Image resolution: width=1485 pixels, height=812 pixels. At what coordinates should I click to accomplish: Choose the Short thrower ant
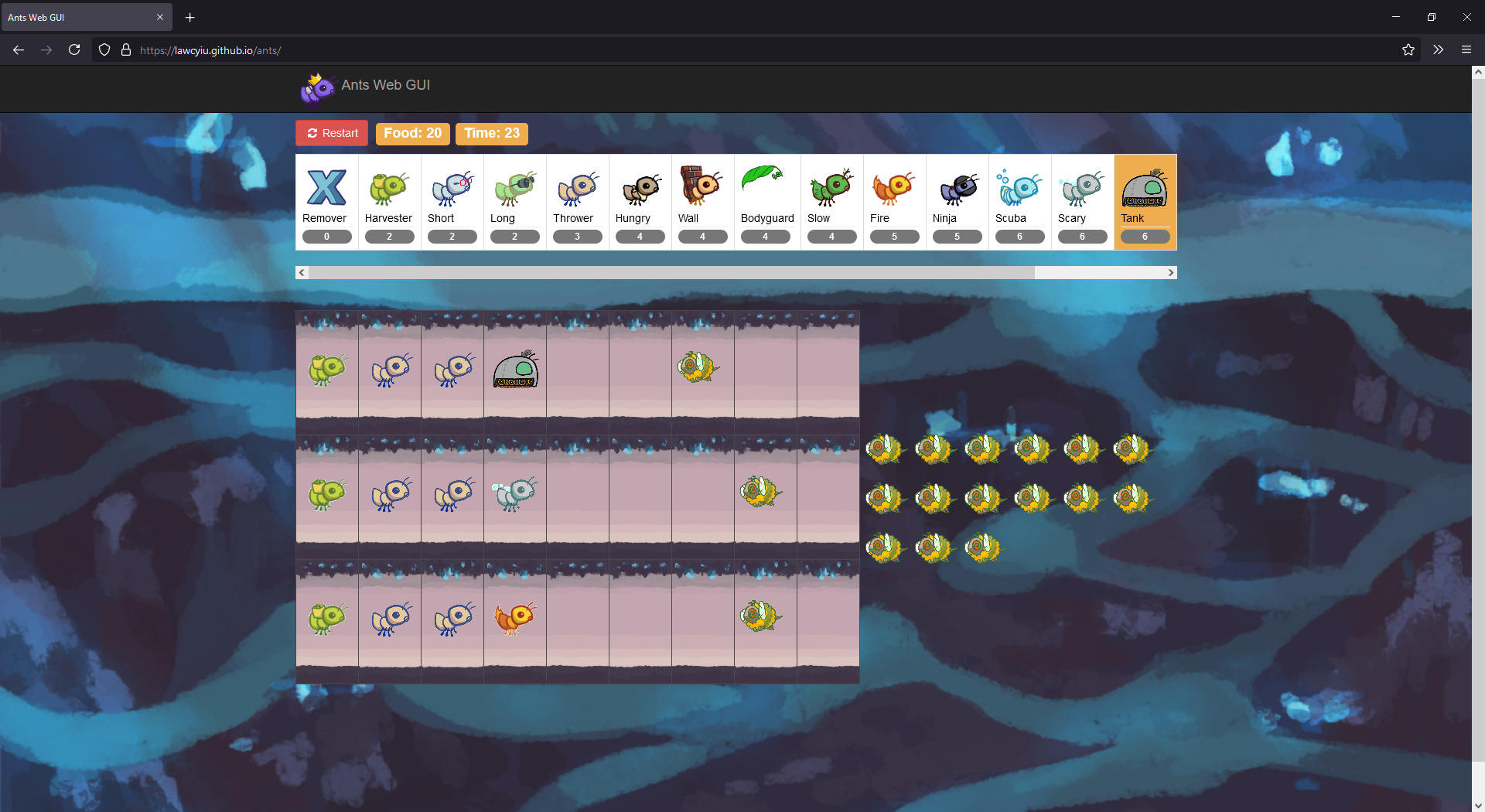(x=452, y=202)
